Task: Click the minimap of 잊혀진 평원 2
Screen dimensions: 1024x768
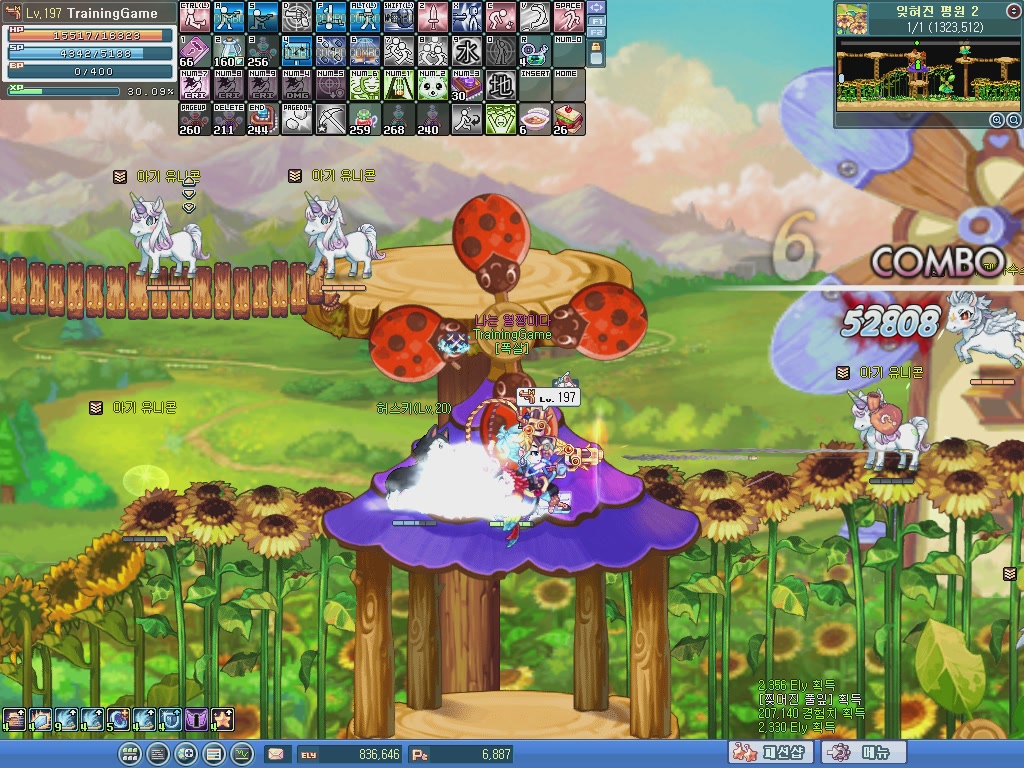Action: (927, 73)
